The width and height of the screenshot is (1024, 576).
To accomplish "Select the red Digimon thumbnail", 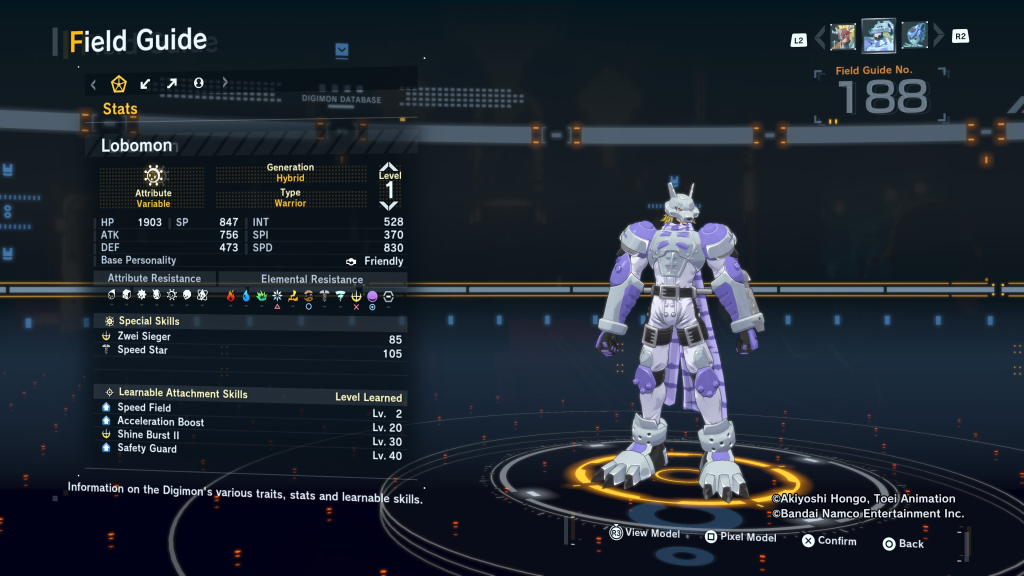I will [843, 37].
